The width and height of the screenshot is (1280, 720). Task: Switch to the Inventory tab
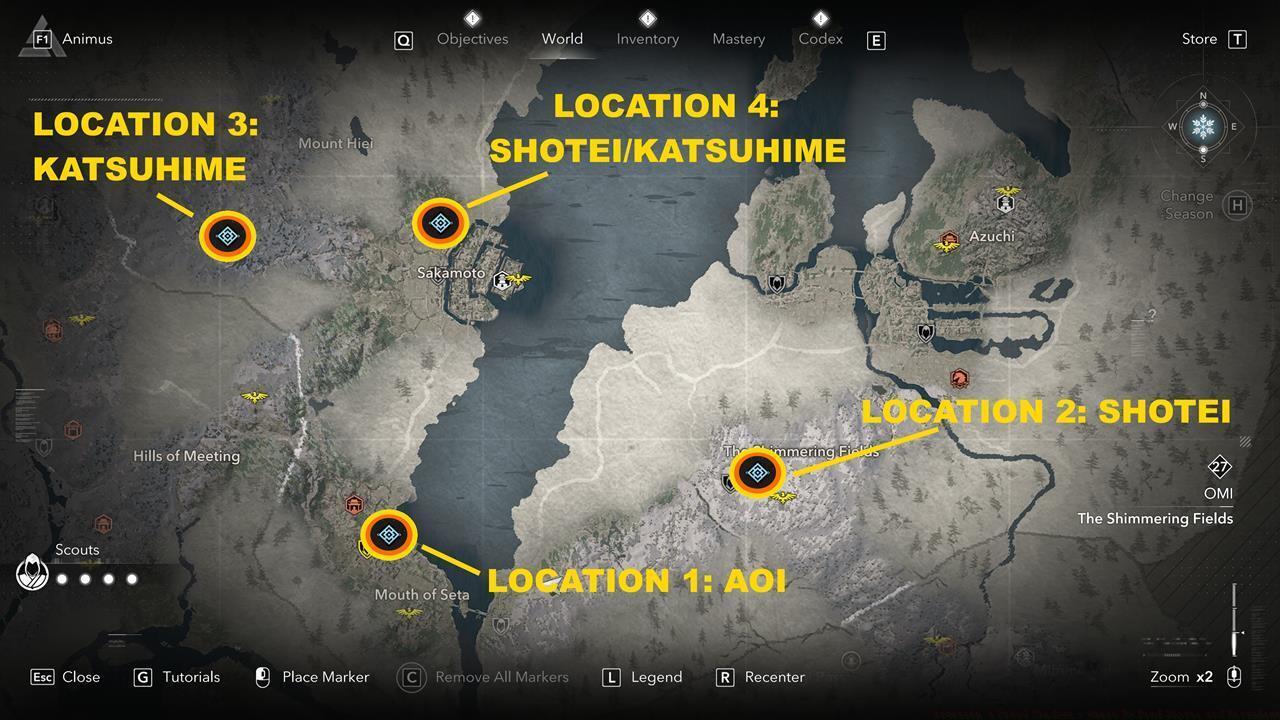point(647,38)
